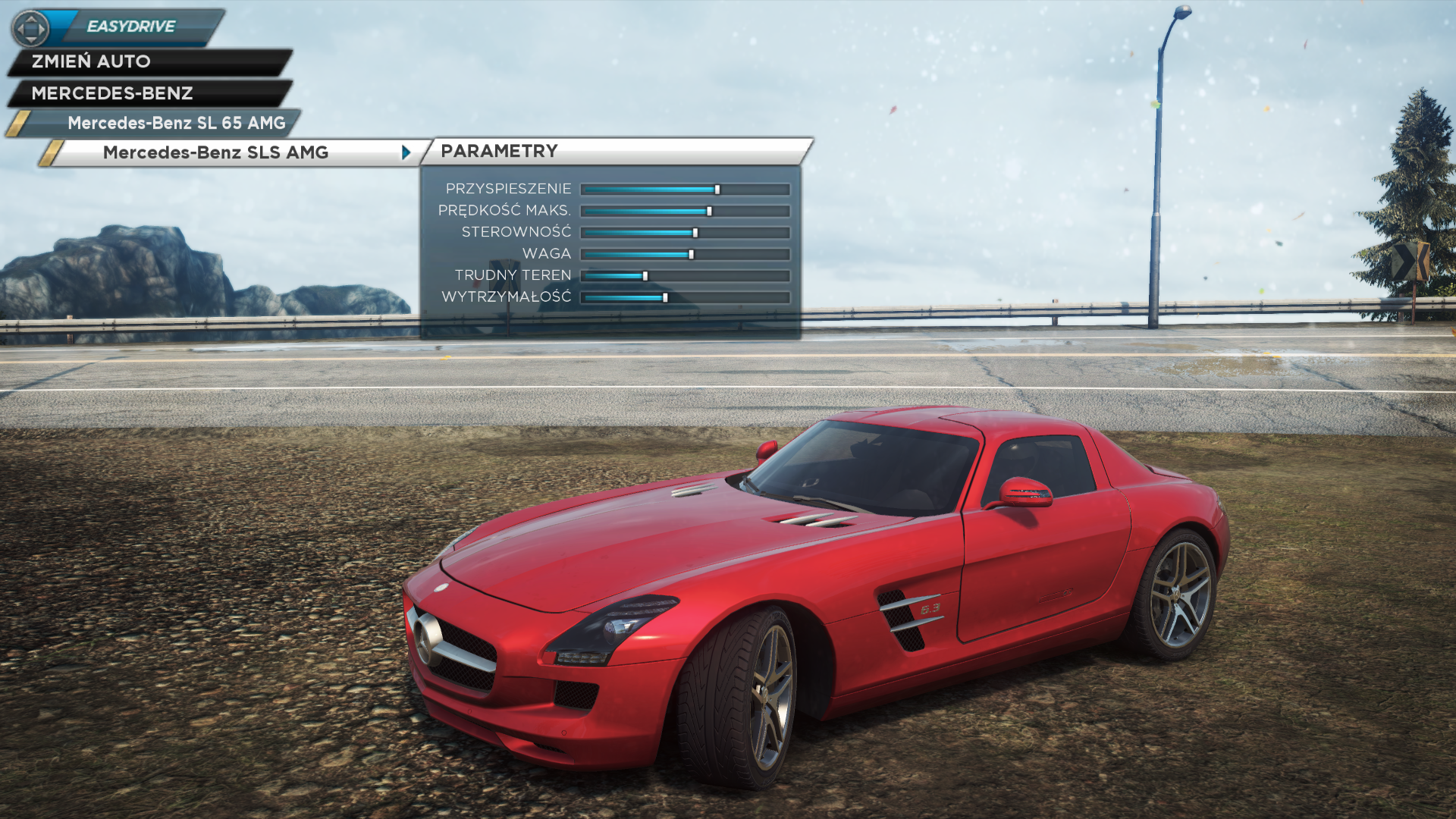Pick the Mercedes-Benz SL 65 AMG

(x=176, y=123)
